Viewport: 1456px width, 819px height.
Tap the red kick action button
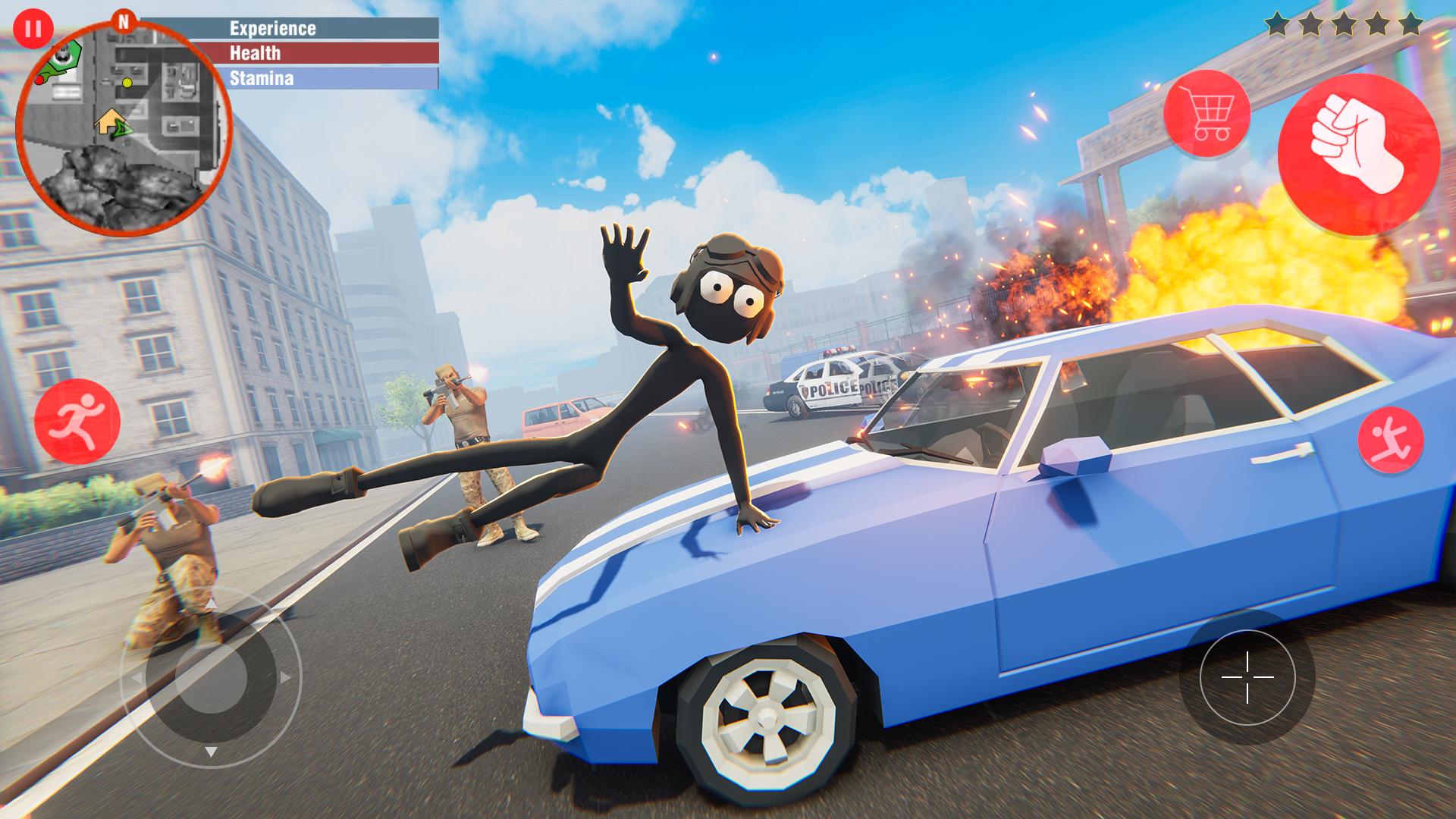point(1390,441)
